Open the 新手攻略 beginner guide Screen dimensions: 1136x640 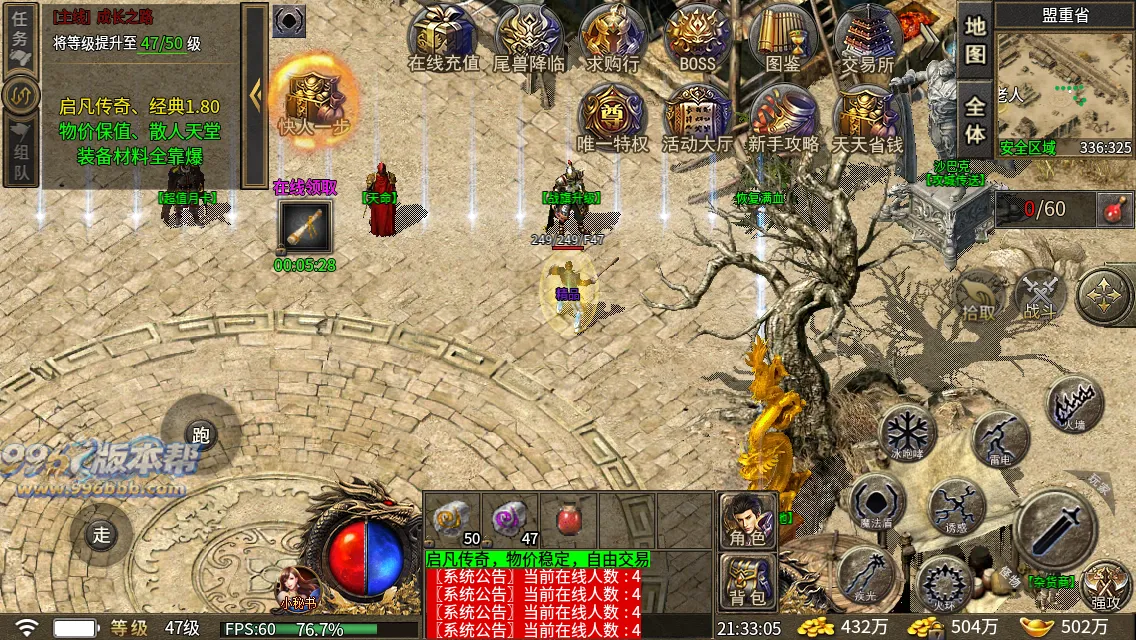[x=783, y=118]
